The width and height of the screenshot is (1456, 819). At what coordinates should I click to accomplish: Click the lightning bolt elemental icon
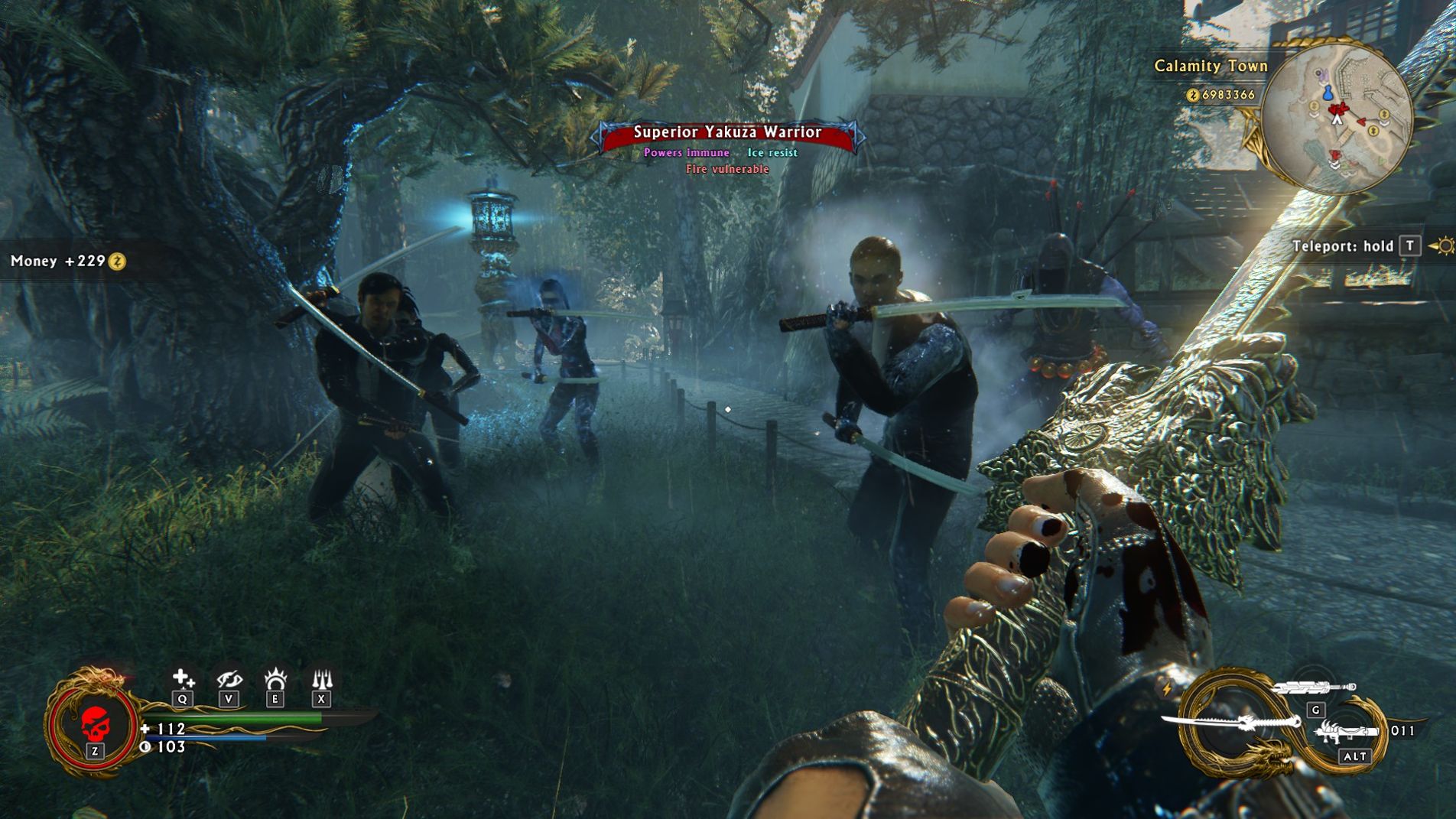pos(1167,689)
